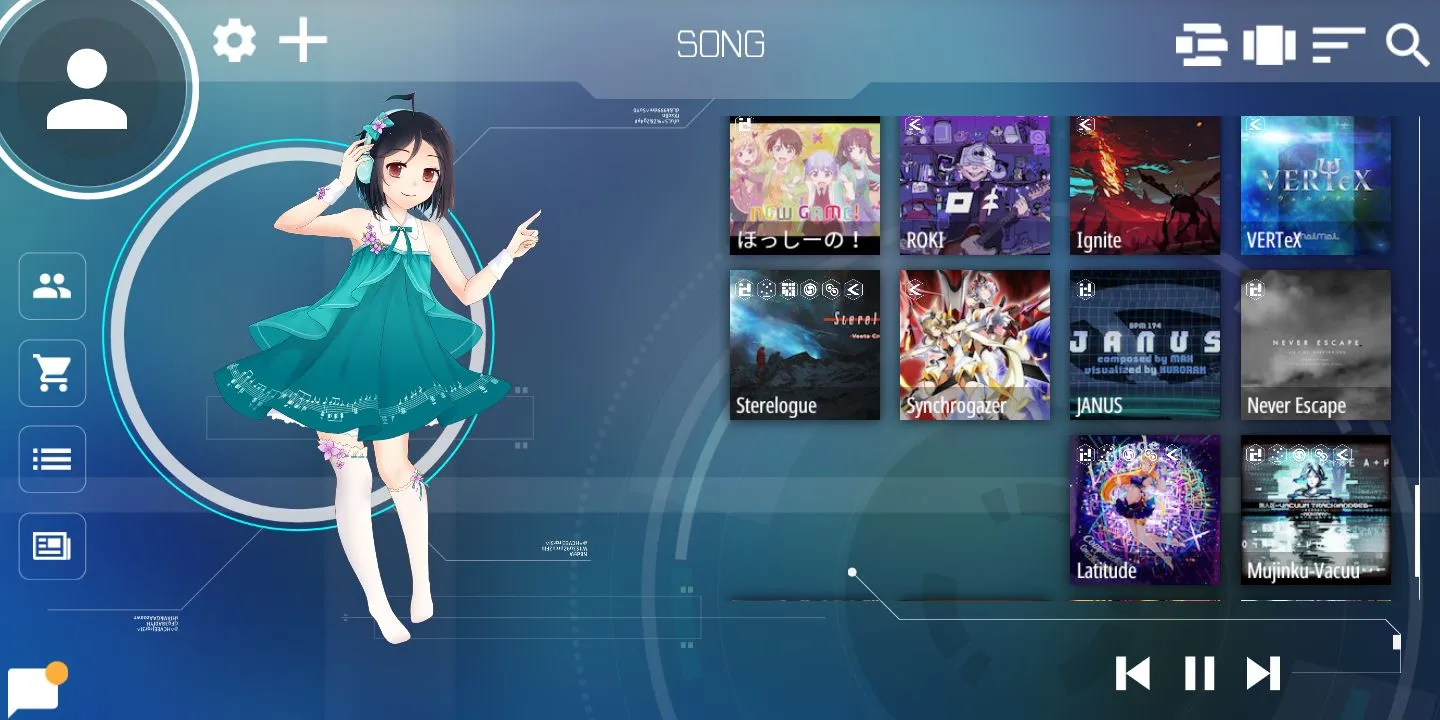Open the shopping cart store
The height and width of the screenshot is (720, 1440).
click(x=52, y=373)
